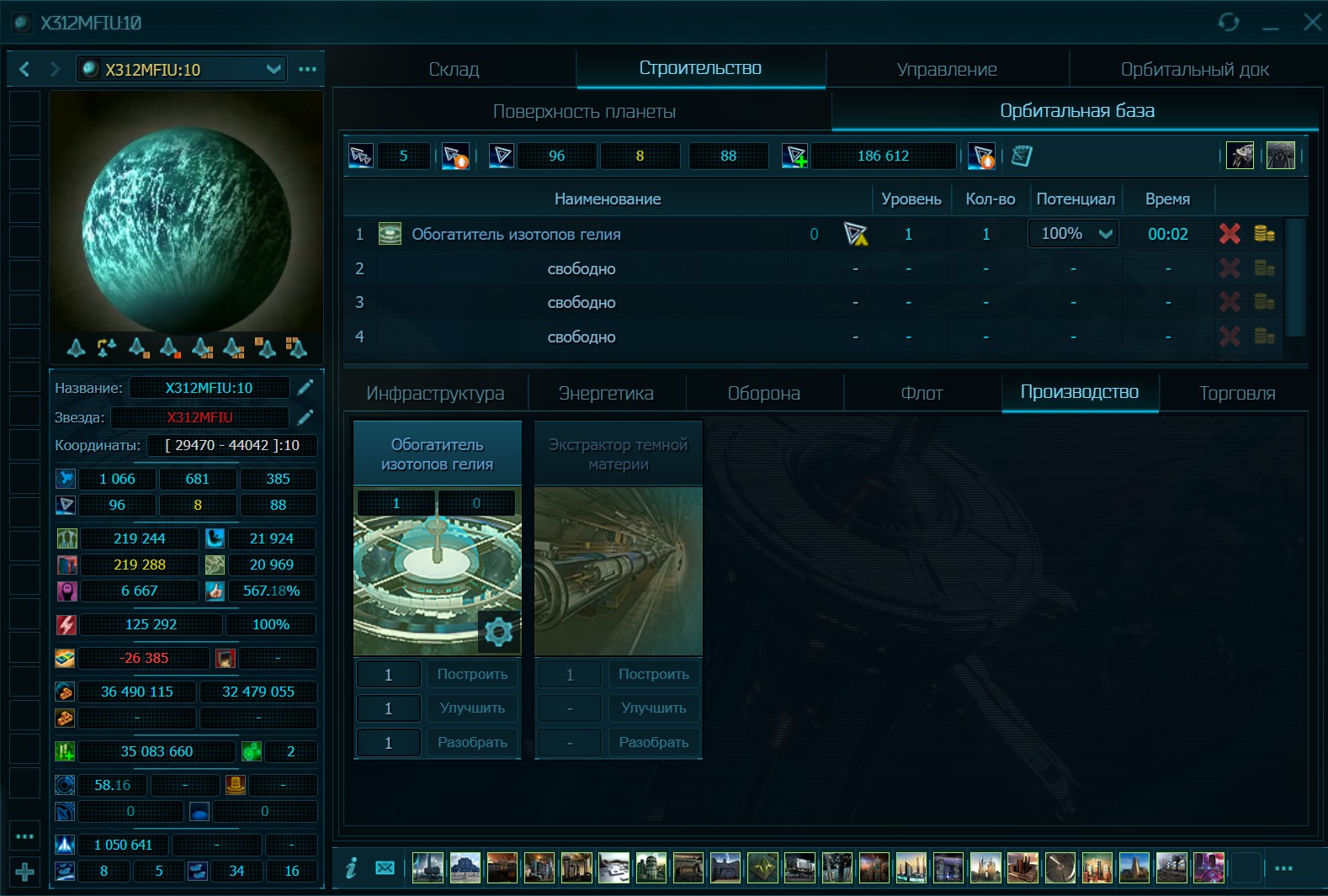1328x896 pixels.
Task: Choose the Оборона category
Action: point(763,393)
